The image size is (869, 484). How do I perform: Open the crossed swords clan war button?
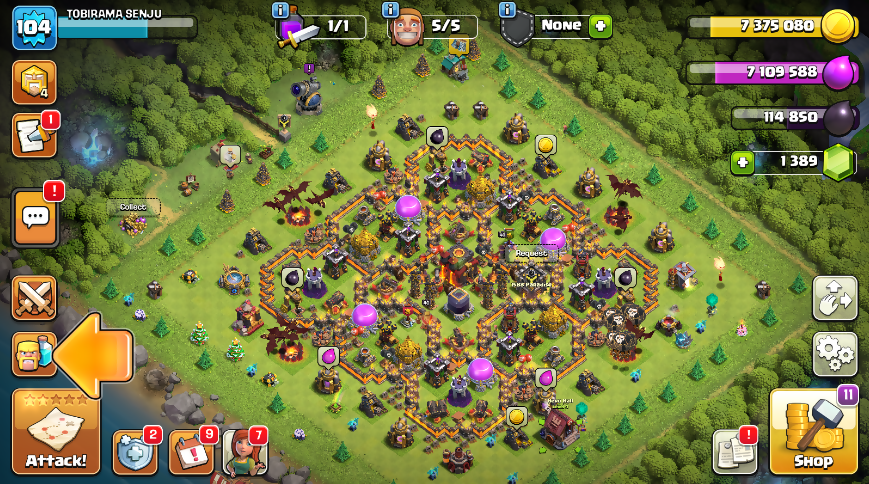click(x=33, y=297)
